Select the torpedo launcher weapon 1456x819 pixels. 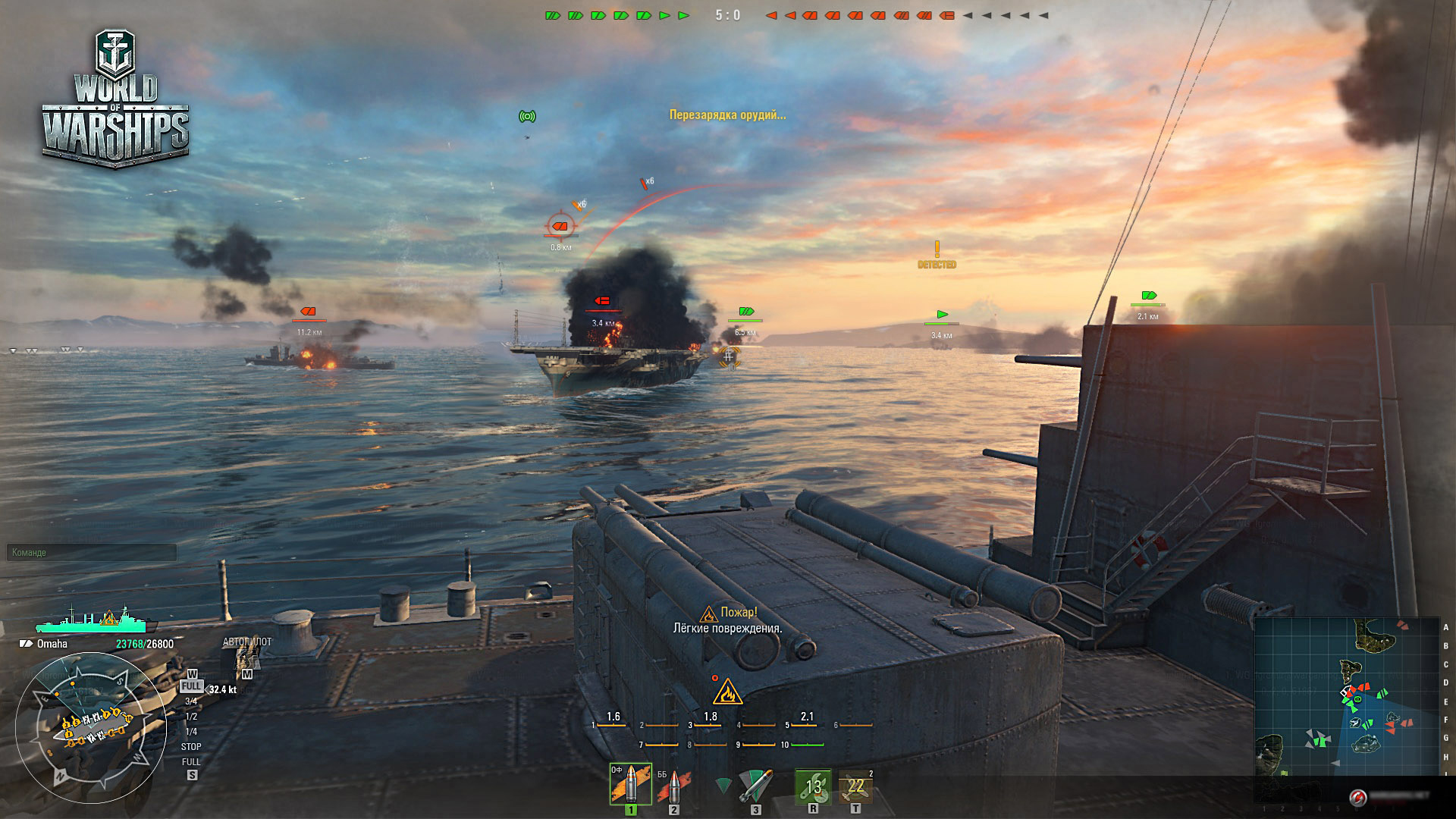coord(755,786)
